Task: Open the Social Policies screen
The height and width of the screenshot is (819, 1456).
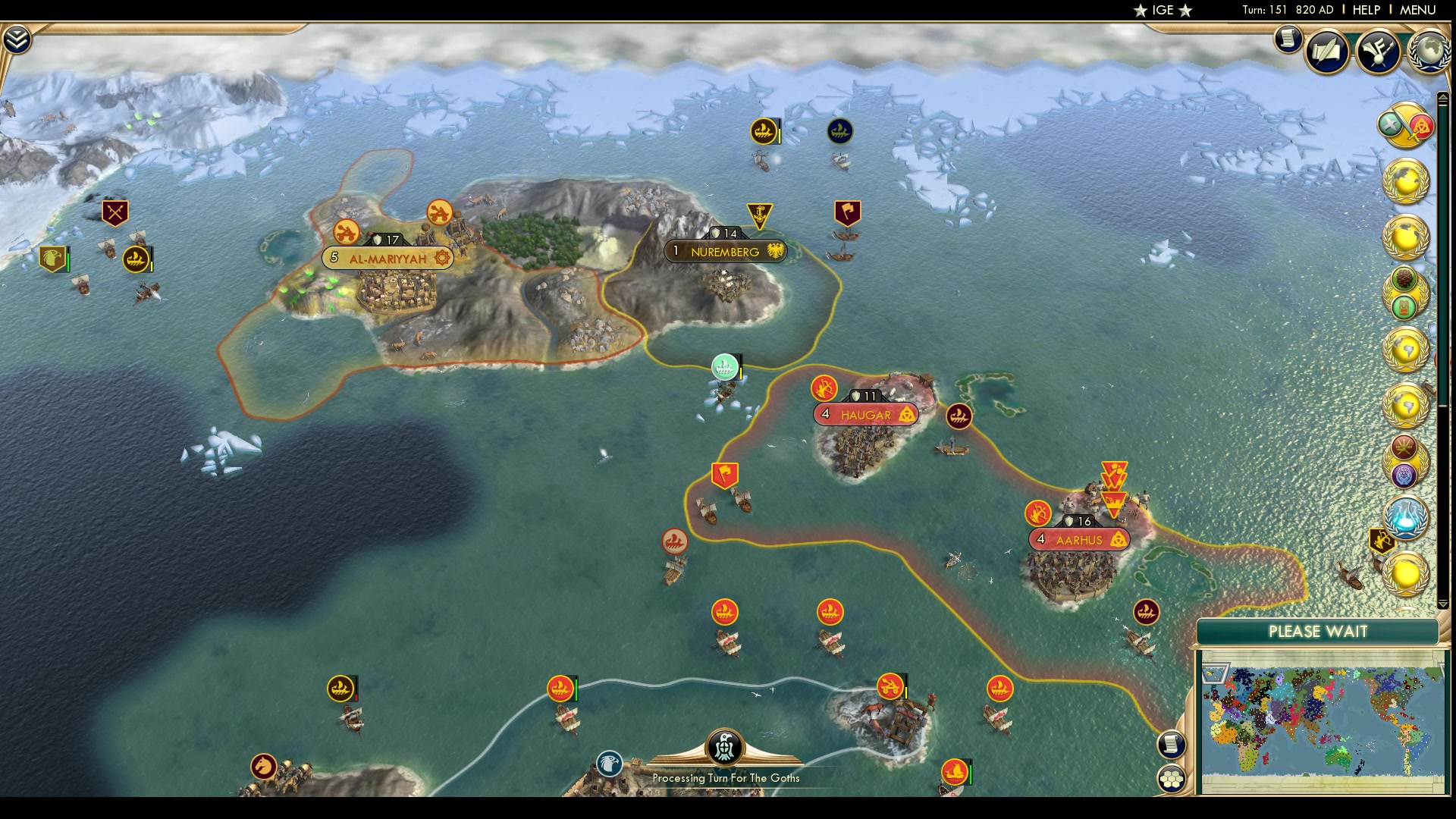Action: click(x=1326, y=52)
